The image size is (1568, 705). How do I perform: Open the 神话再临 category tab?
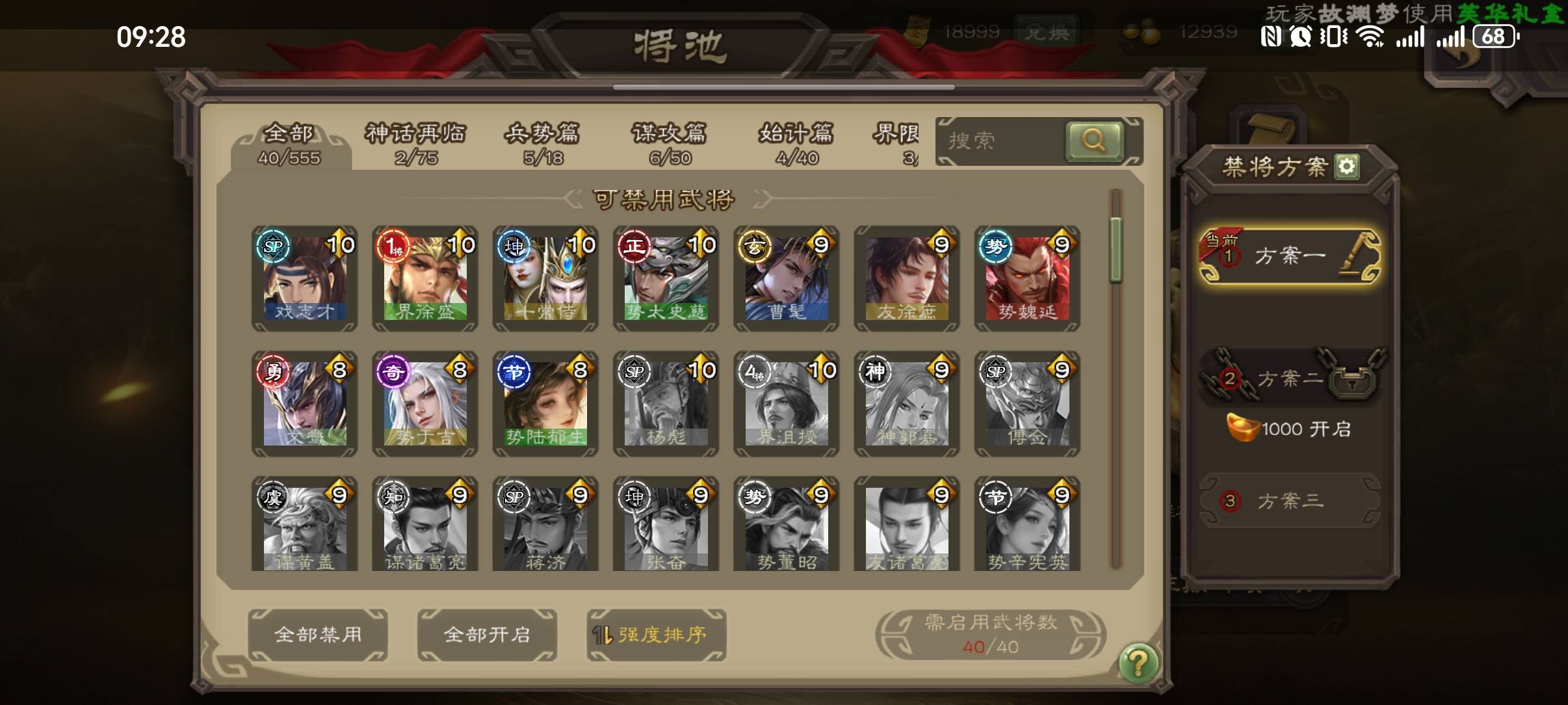(416, 144)
